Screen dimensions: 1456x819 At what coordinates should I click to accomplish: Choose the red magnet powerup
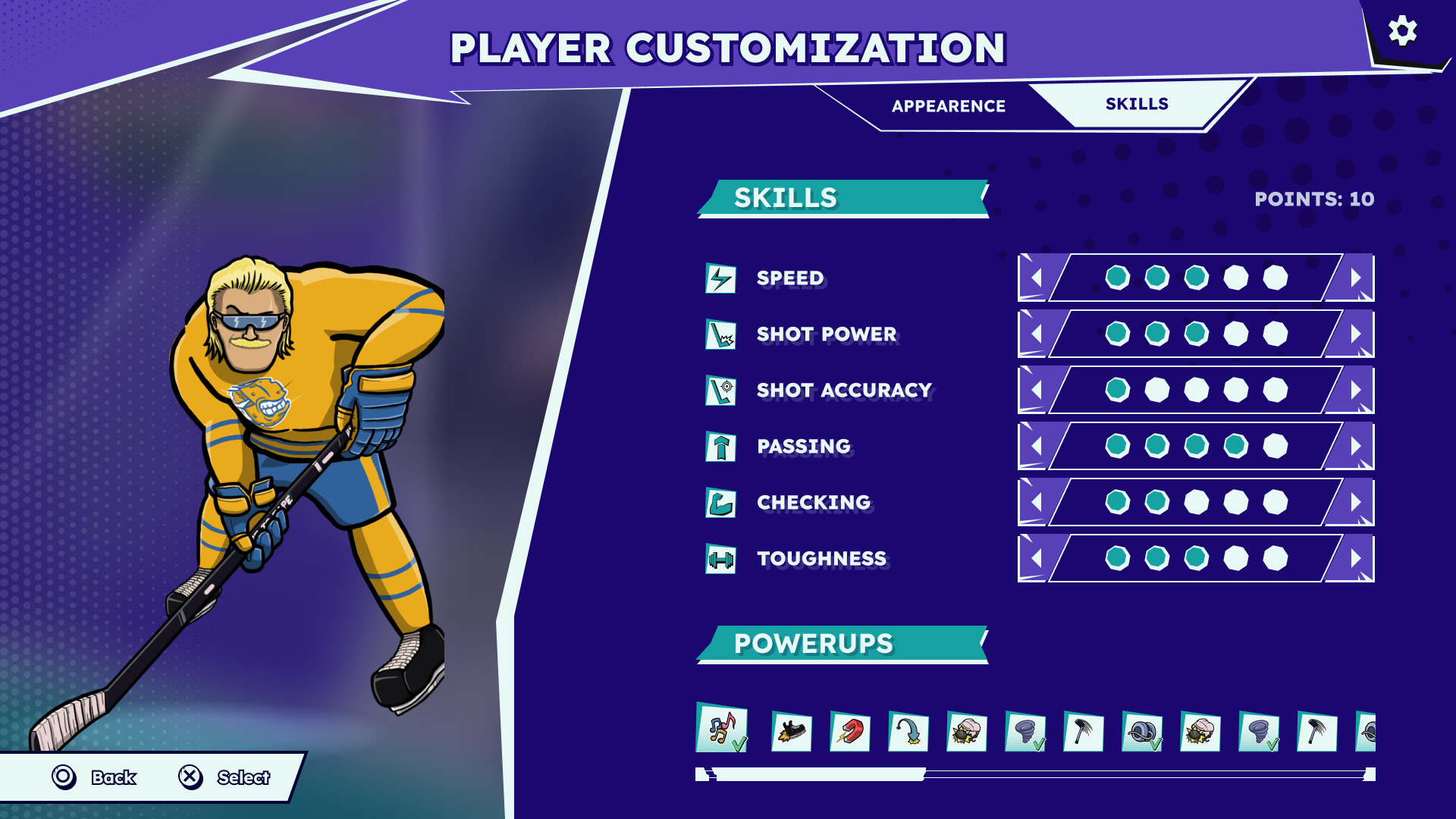tap(849, 733)
